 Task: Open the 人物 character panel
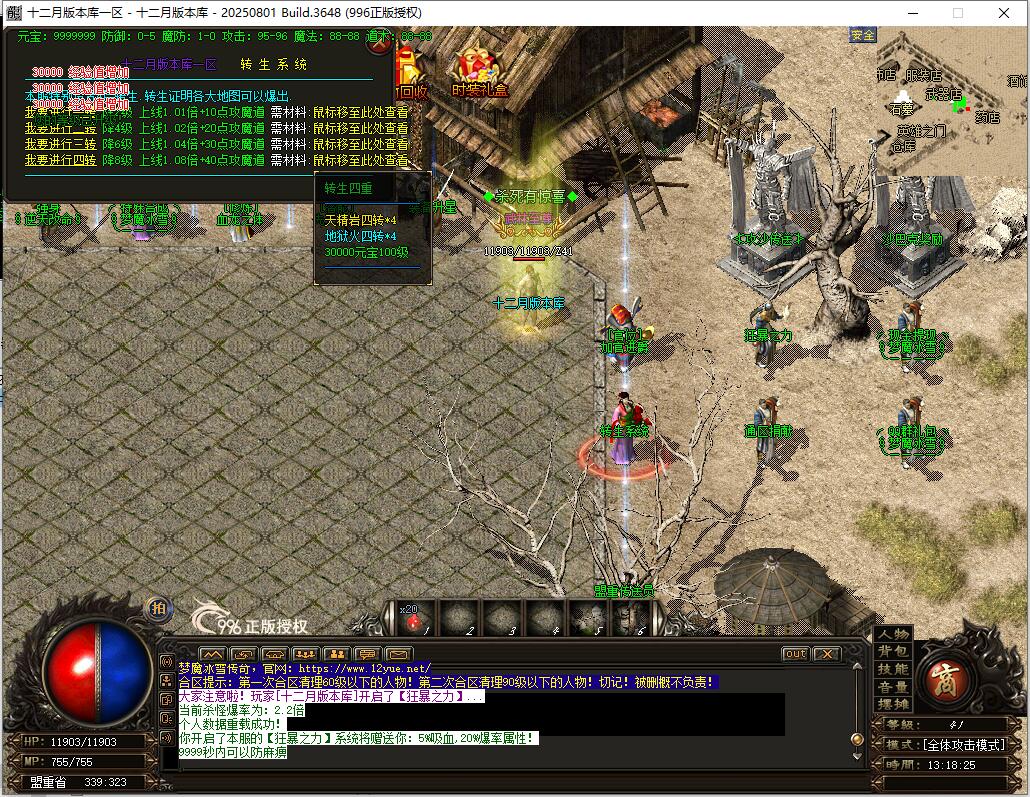coord(893,634)
